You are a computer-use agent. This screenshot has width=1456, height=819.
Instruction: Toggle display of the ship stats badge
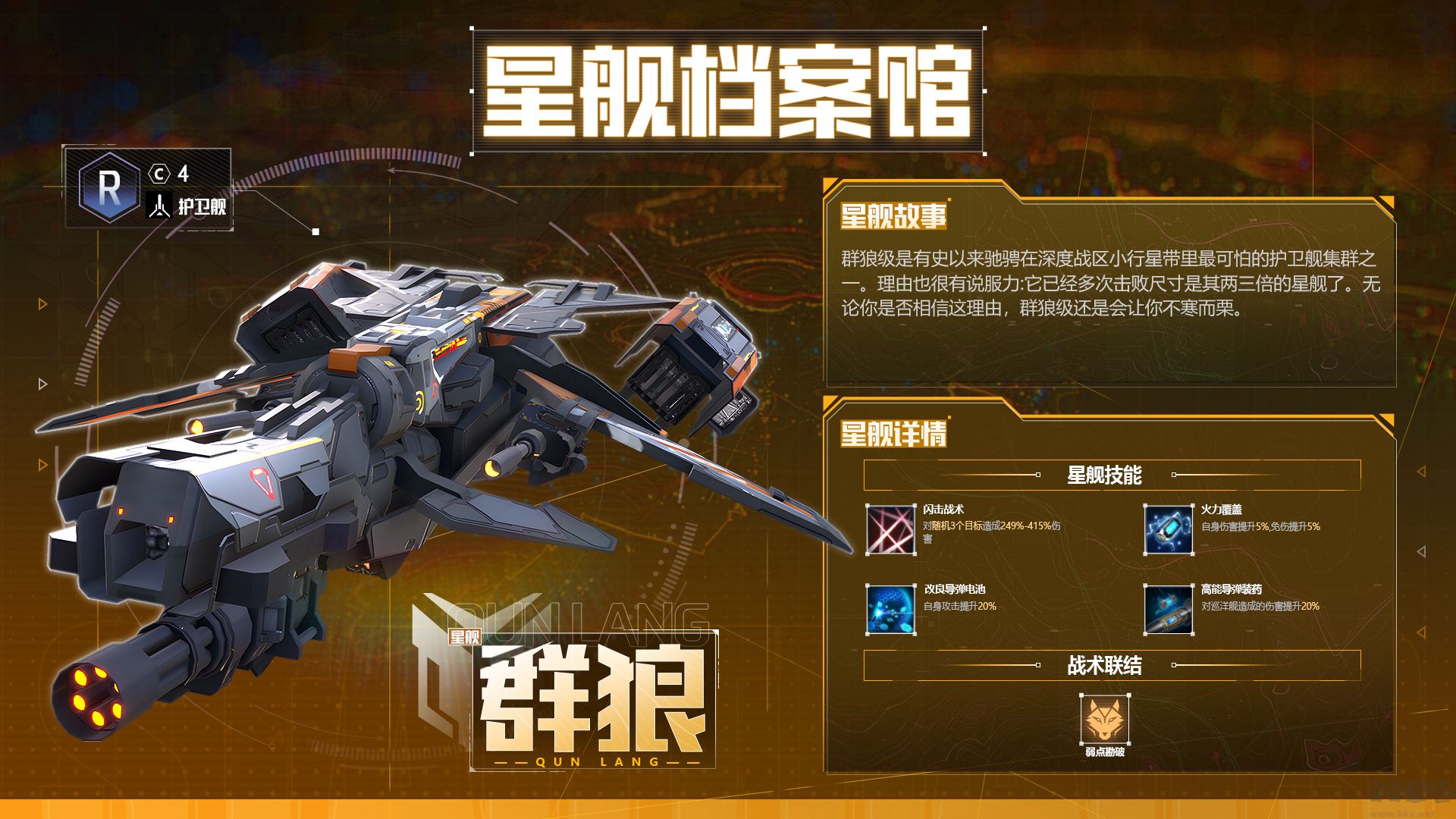click(x=148, y=188)
